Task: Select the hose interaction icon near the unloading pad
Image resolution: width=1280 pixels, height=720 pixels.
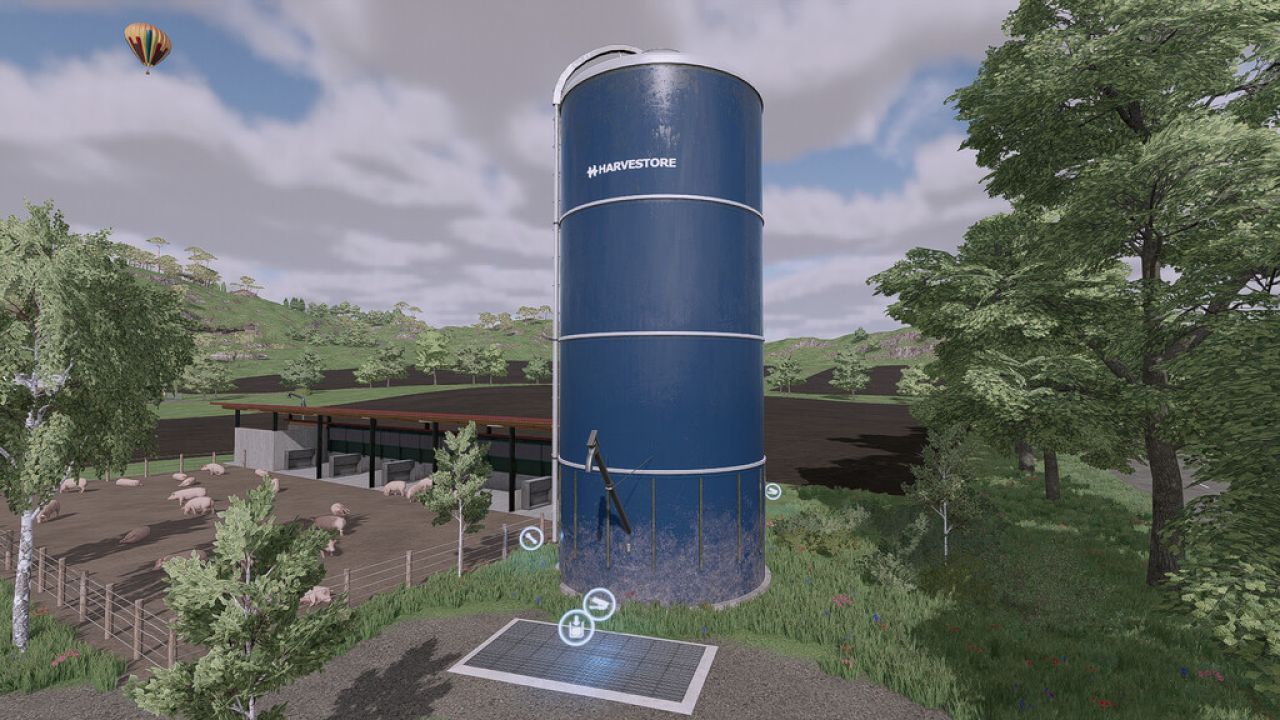Action: [599, 602]
